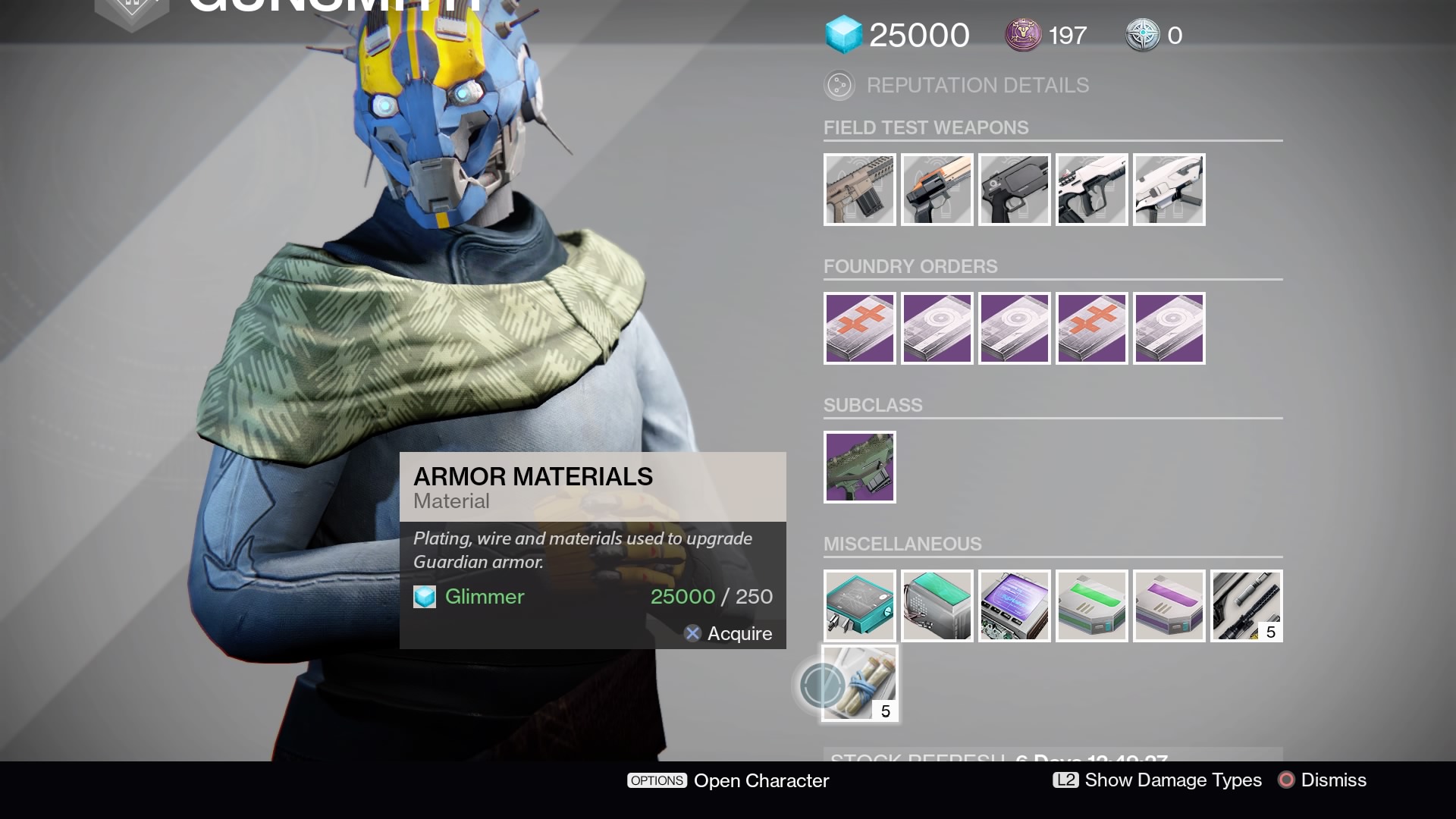Click the Glimmer currency counter
The height and width of the screenshot is (819, 1456).
click(x=899, y=35)
